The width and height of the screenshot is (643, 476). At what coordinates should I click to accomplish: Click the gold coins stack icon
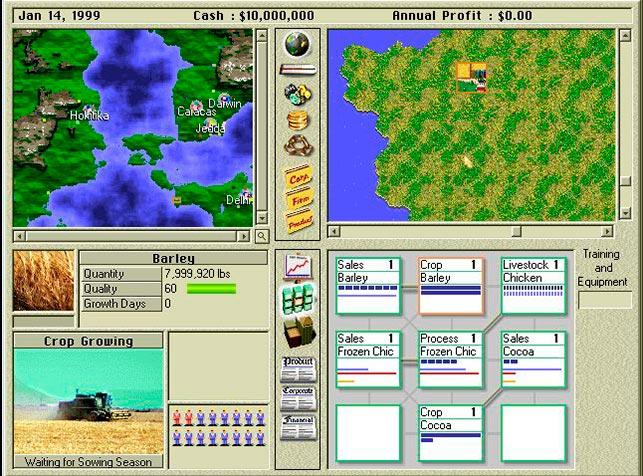pyautogui.click(x=297, y=120)
